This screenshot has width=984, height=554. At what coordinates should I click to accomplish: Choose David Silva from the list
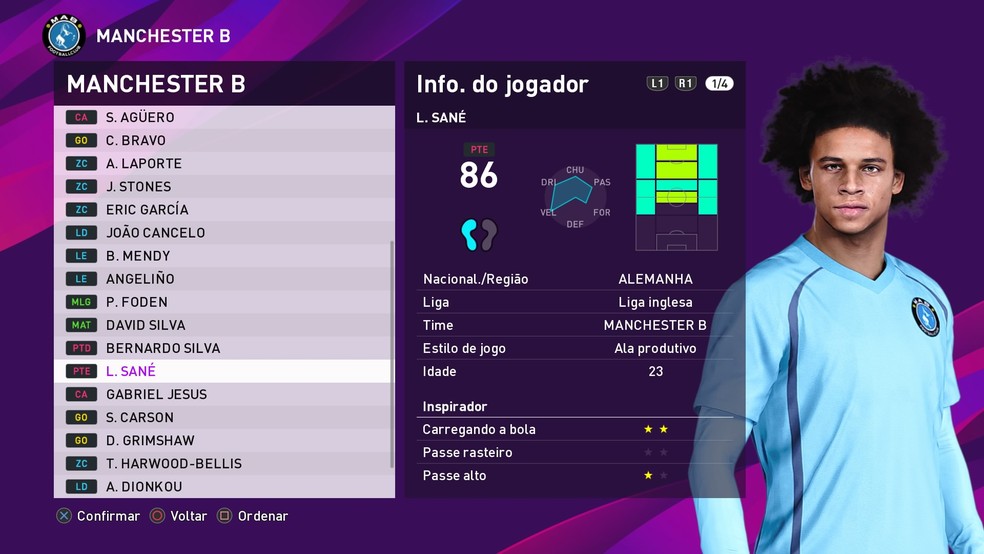click(x=224, y=324)
